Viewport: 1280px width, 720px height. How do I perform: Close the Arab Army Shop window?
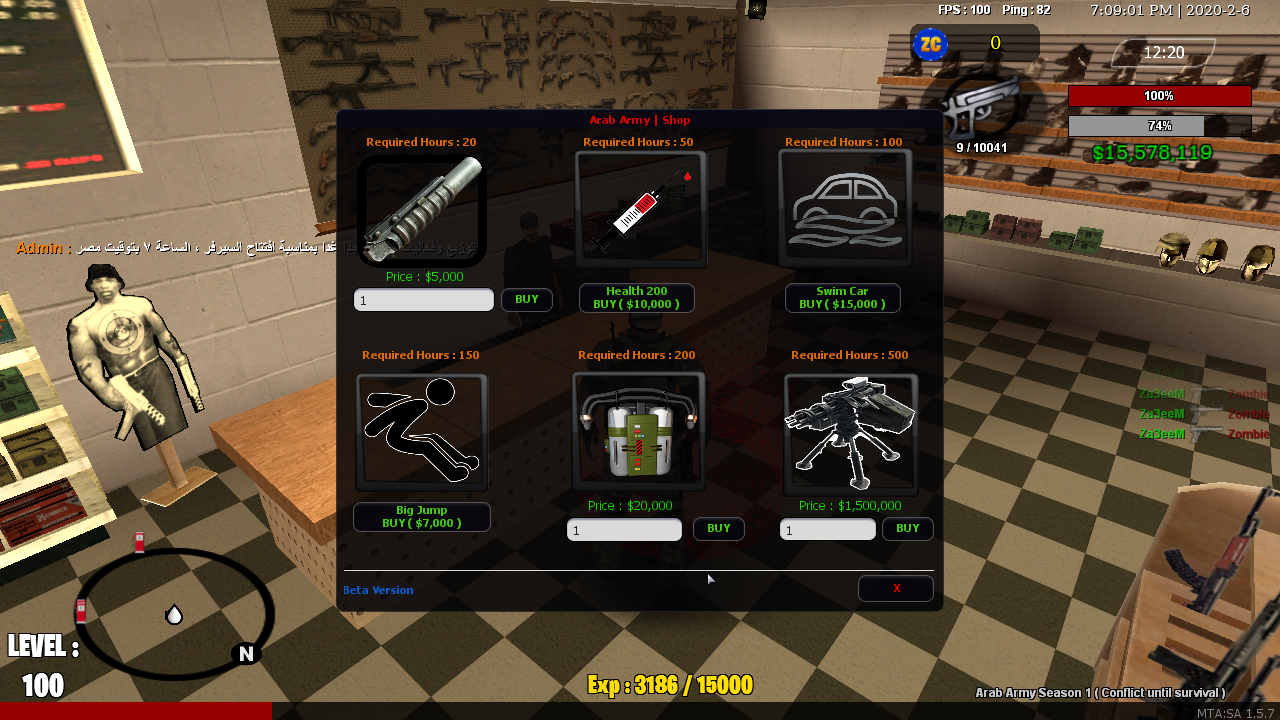[895, 588]
